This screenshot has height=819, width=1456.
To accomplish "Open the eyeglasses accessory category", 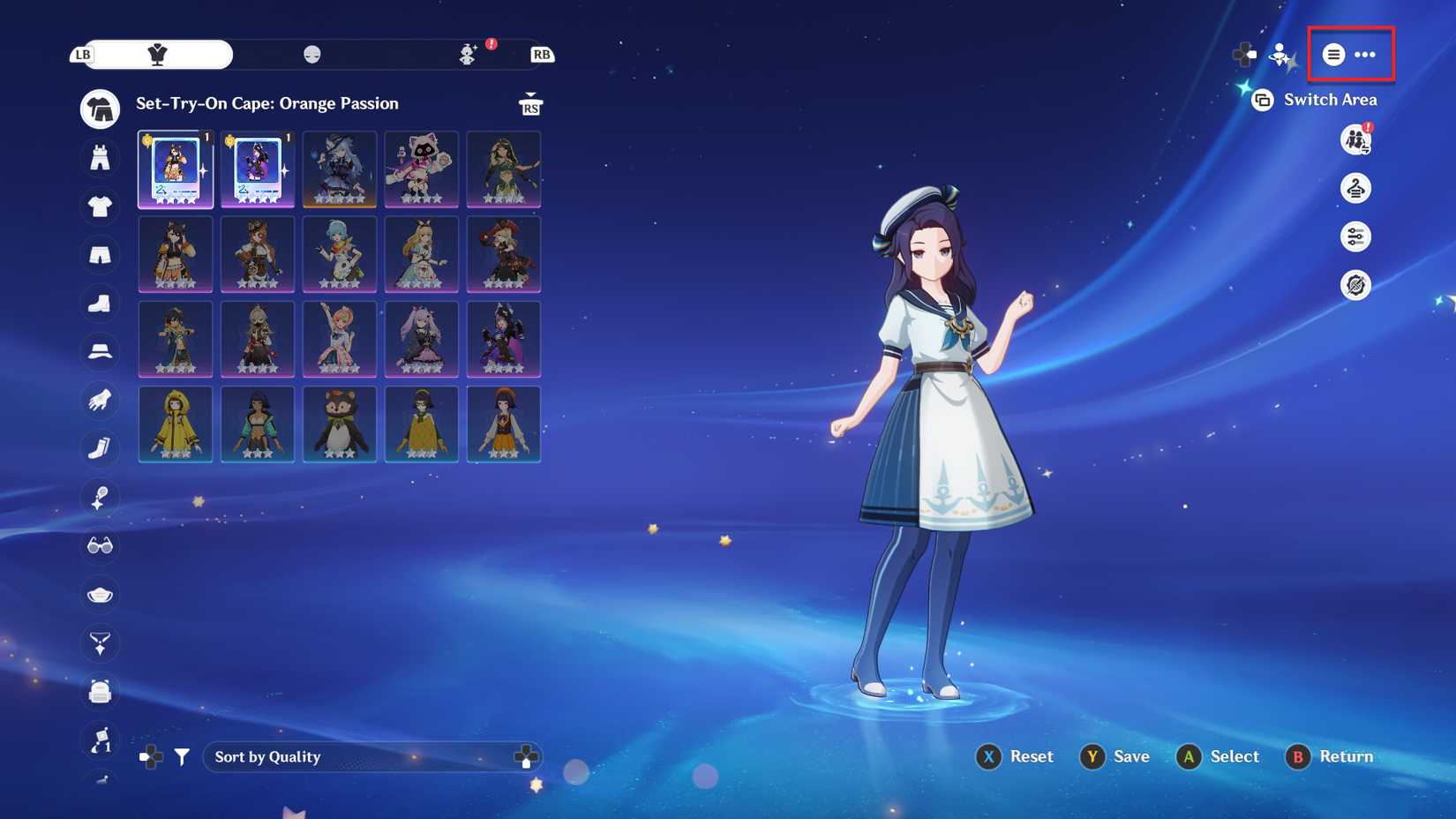I will tap(101, 546).
